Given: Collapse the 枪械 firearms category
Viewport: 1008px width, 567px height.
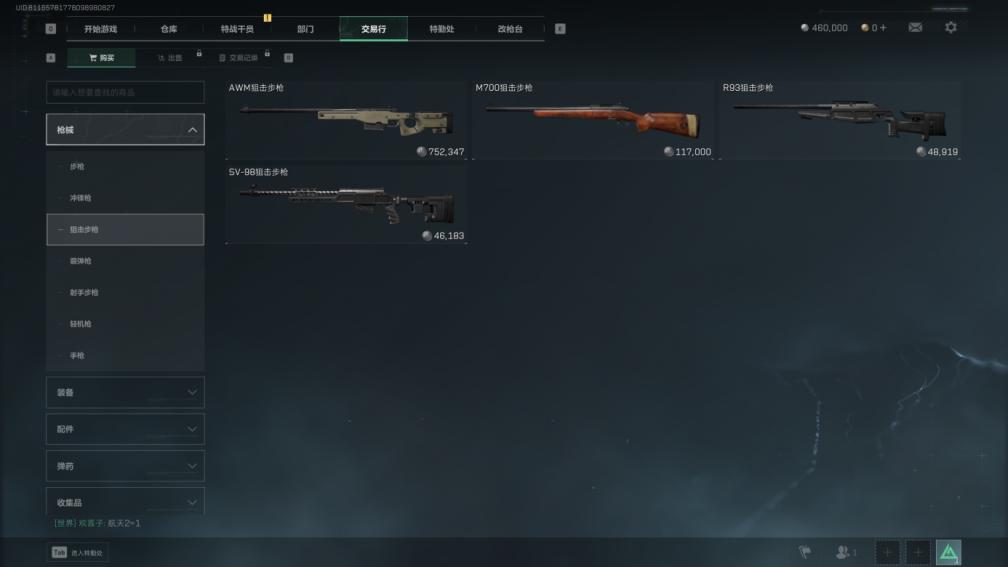Looking at the screenshot, I should pyautogui.click(x=125, y=130).
